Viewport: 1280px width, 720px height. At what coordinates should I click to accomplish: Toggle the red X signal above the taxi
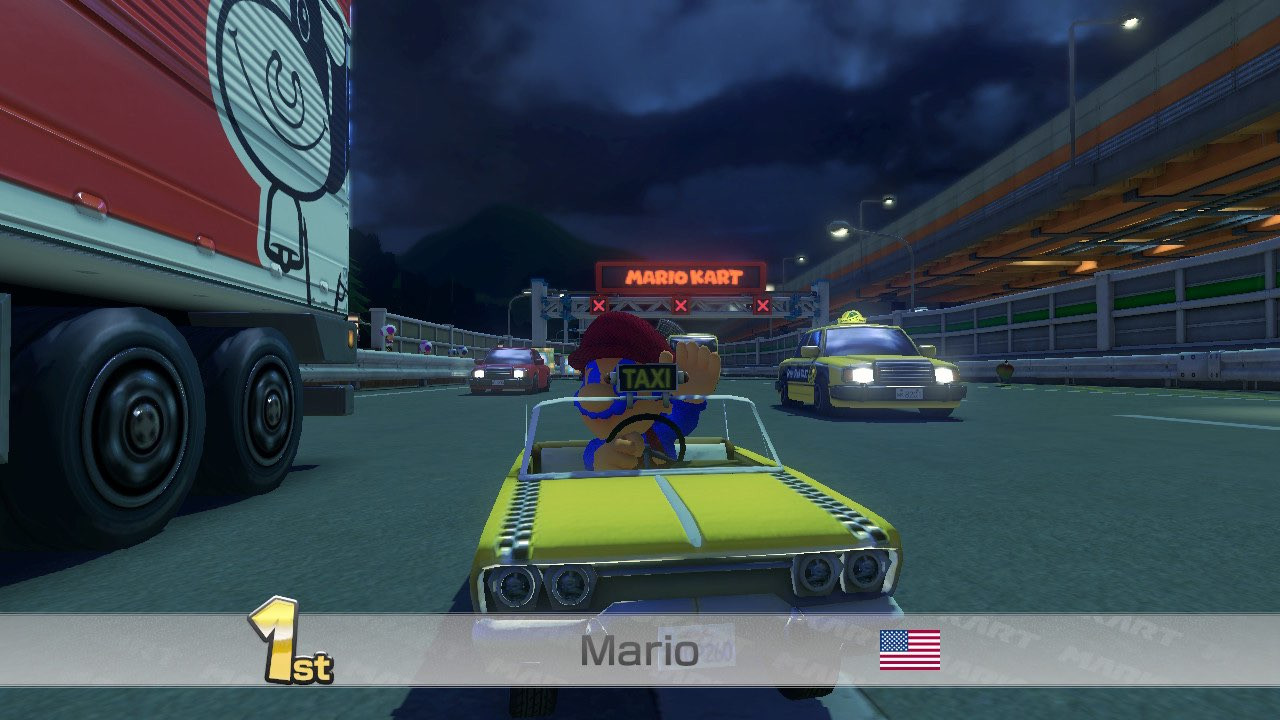coord(762,304)
